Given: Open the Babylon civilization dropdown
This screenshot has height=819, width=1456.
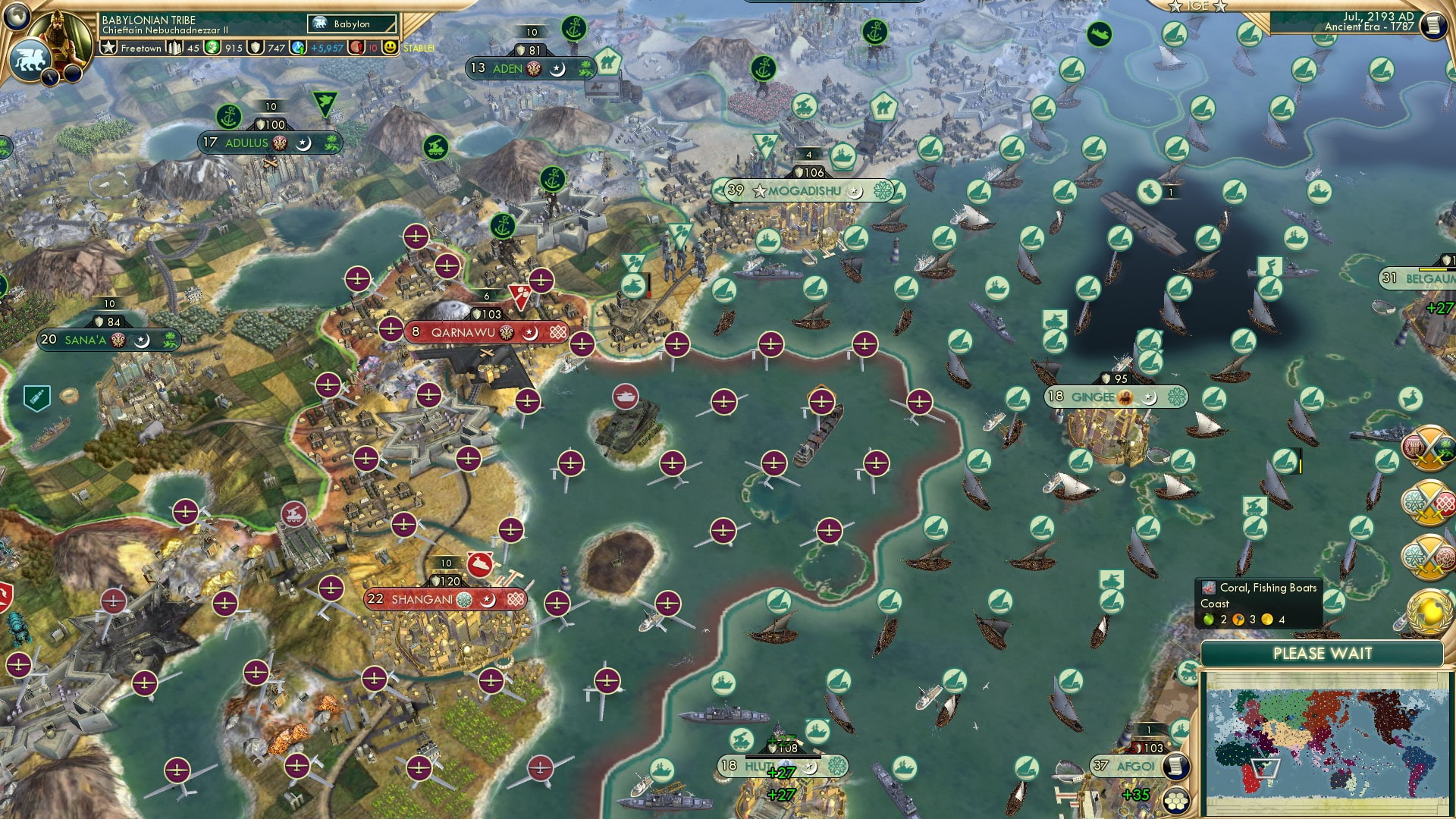Looking at the screenshot, I should (x=351, y=24).
